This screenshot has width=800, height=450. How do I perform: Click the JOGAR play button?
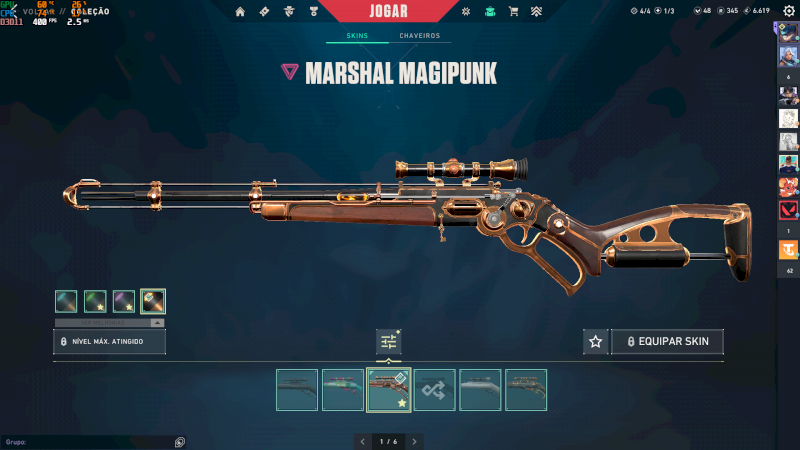tap(399, 11)
